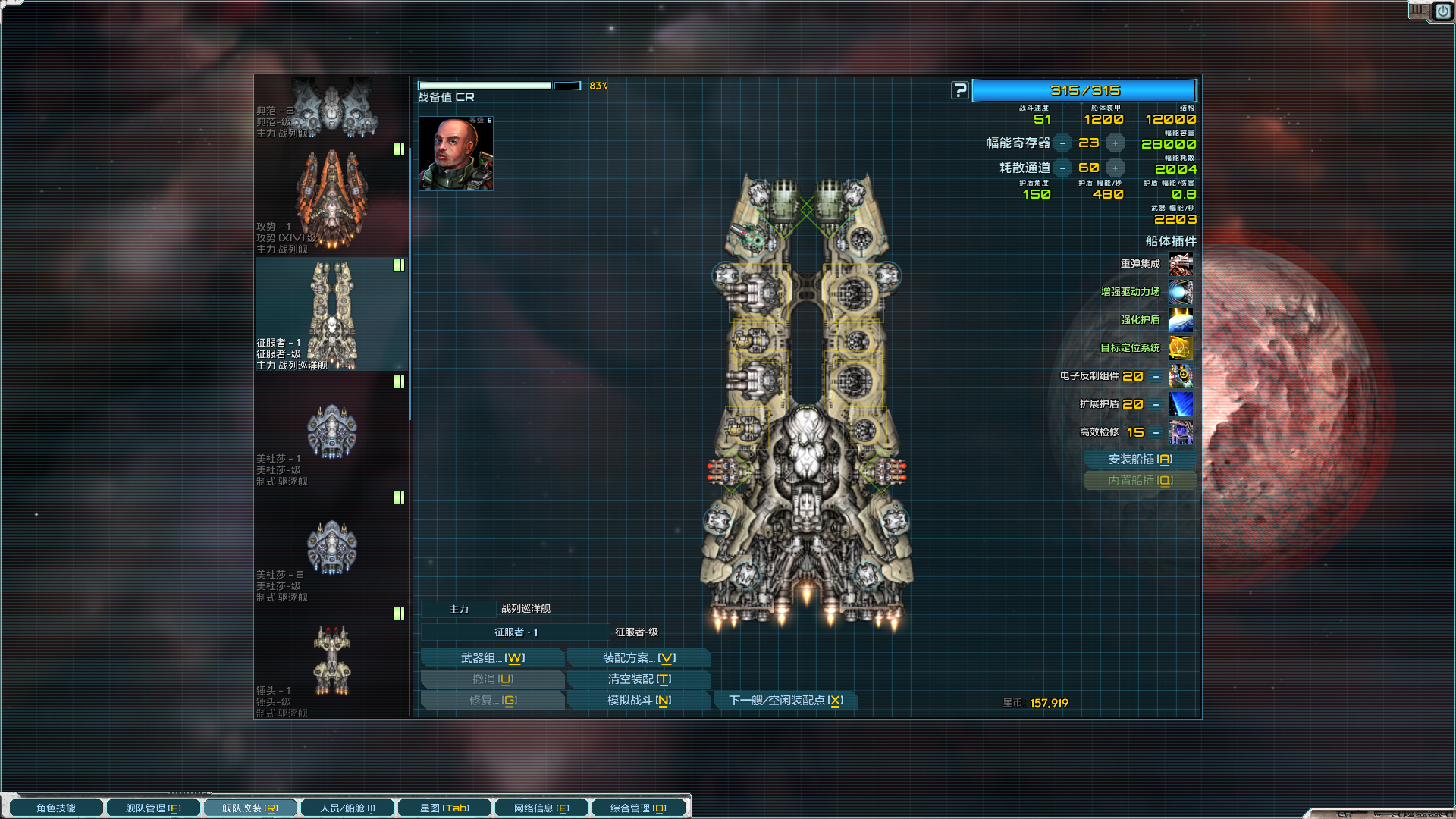The image size is (1456, 819).
Task: Select the Onslaught (攻势-1) battleship in fleet list
Action: 331,199
